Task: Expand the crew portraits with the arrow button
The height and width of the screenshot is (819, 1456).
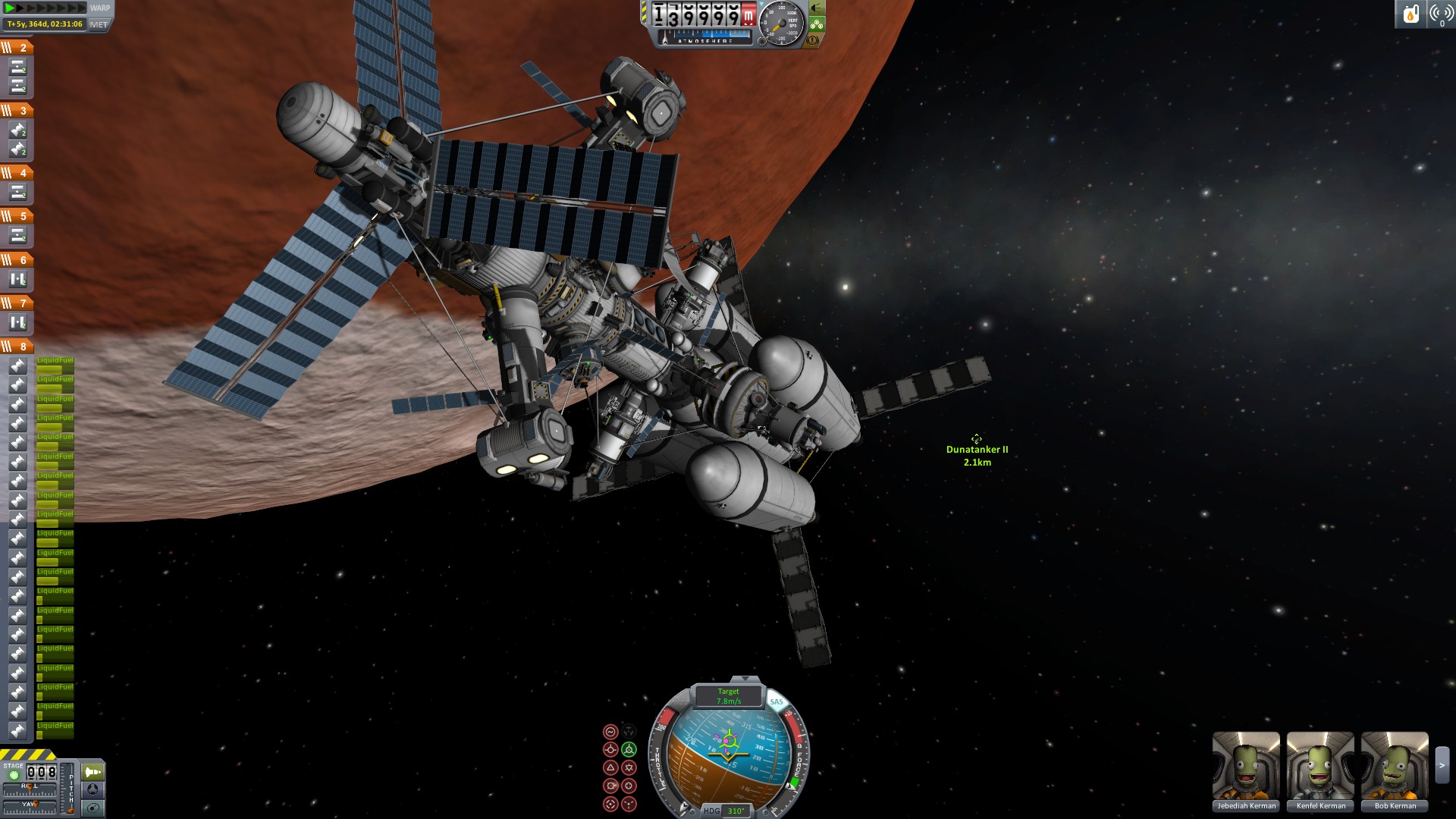Action: (x=1442, y=766)
